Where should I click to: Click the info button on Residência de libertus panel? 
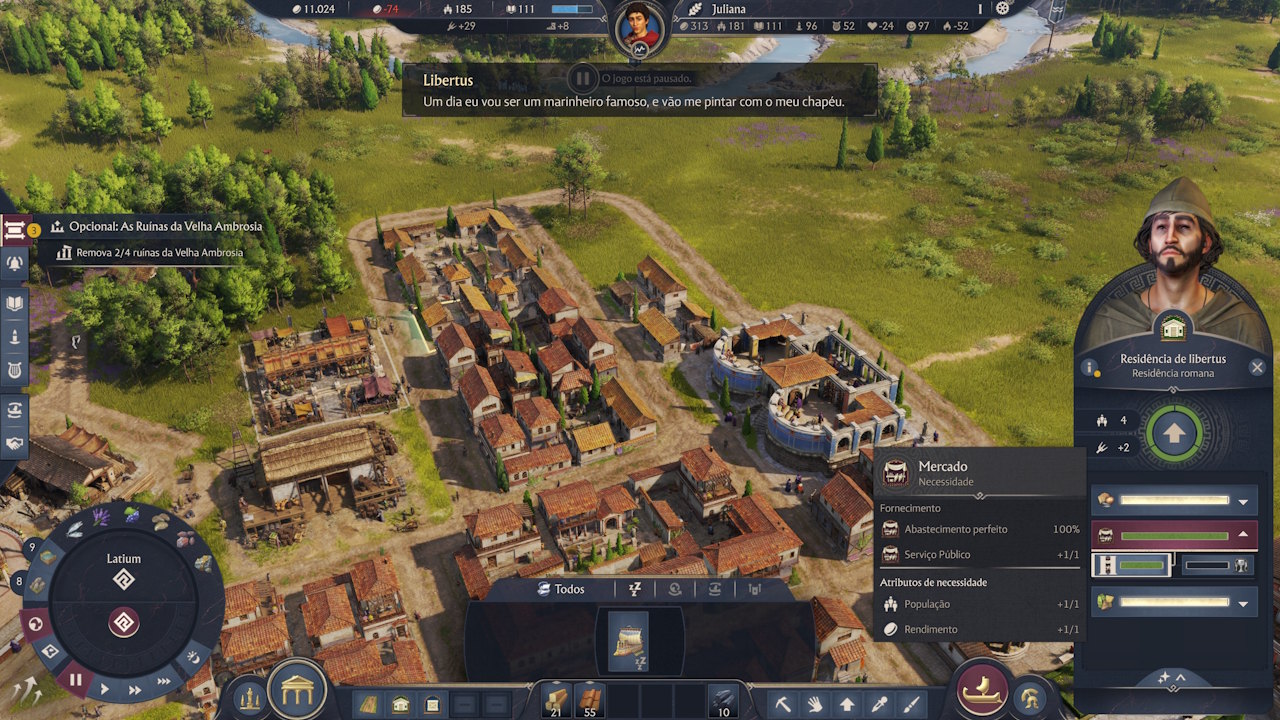point(1088,366)
